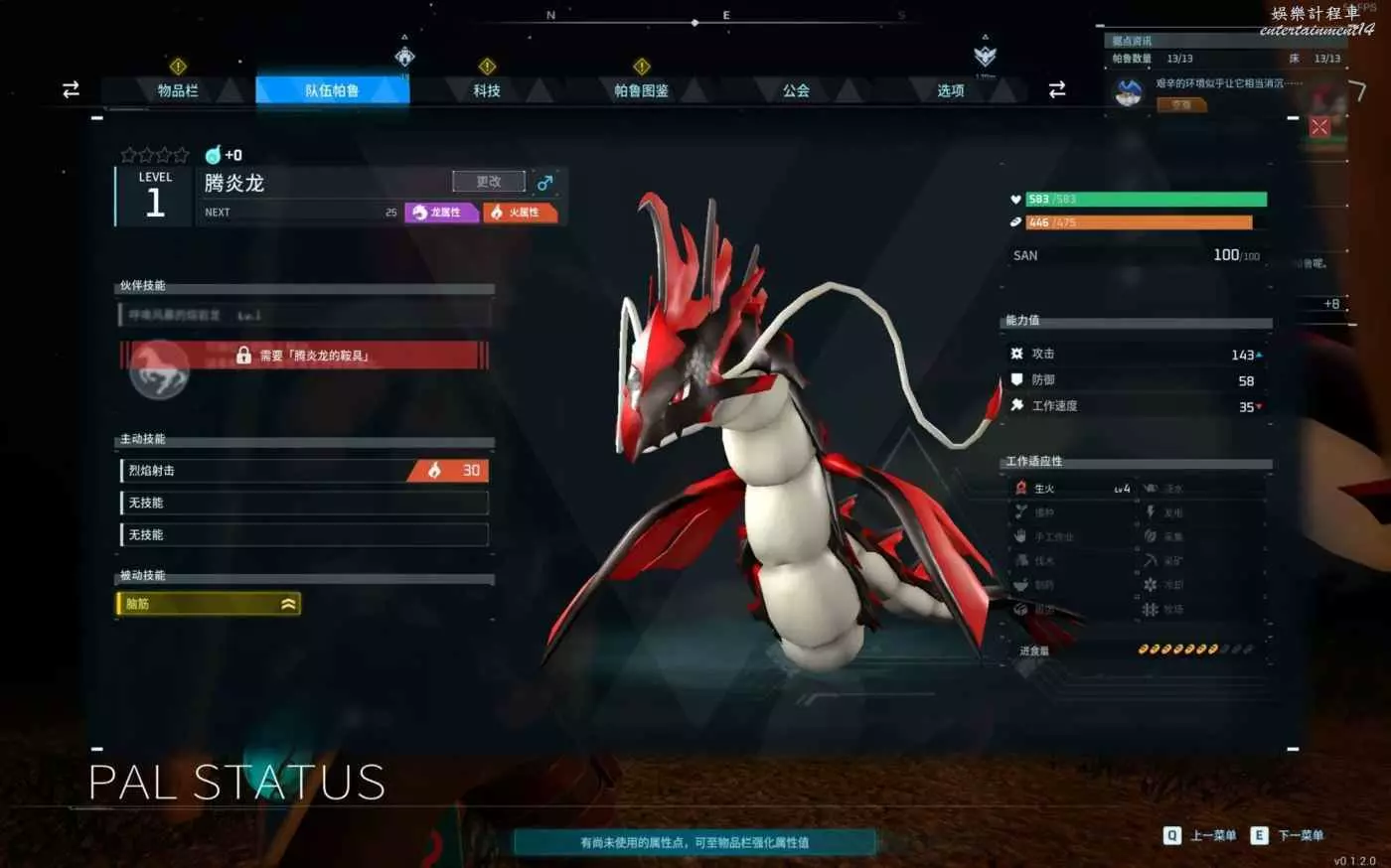Viewport: 1391px width, 868px height.
Task: Close the panel with the red X
Action: click(x=1319, y=126)
